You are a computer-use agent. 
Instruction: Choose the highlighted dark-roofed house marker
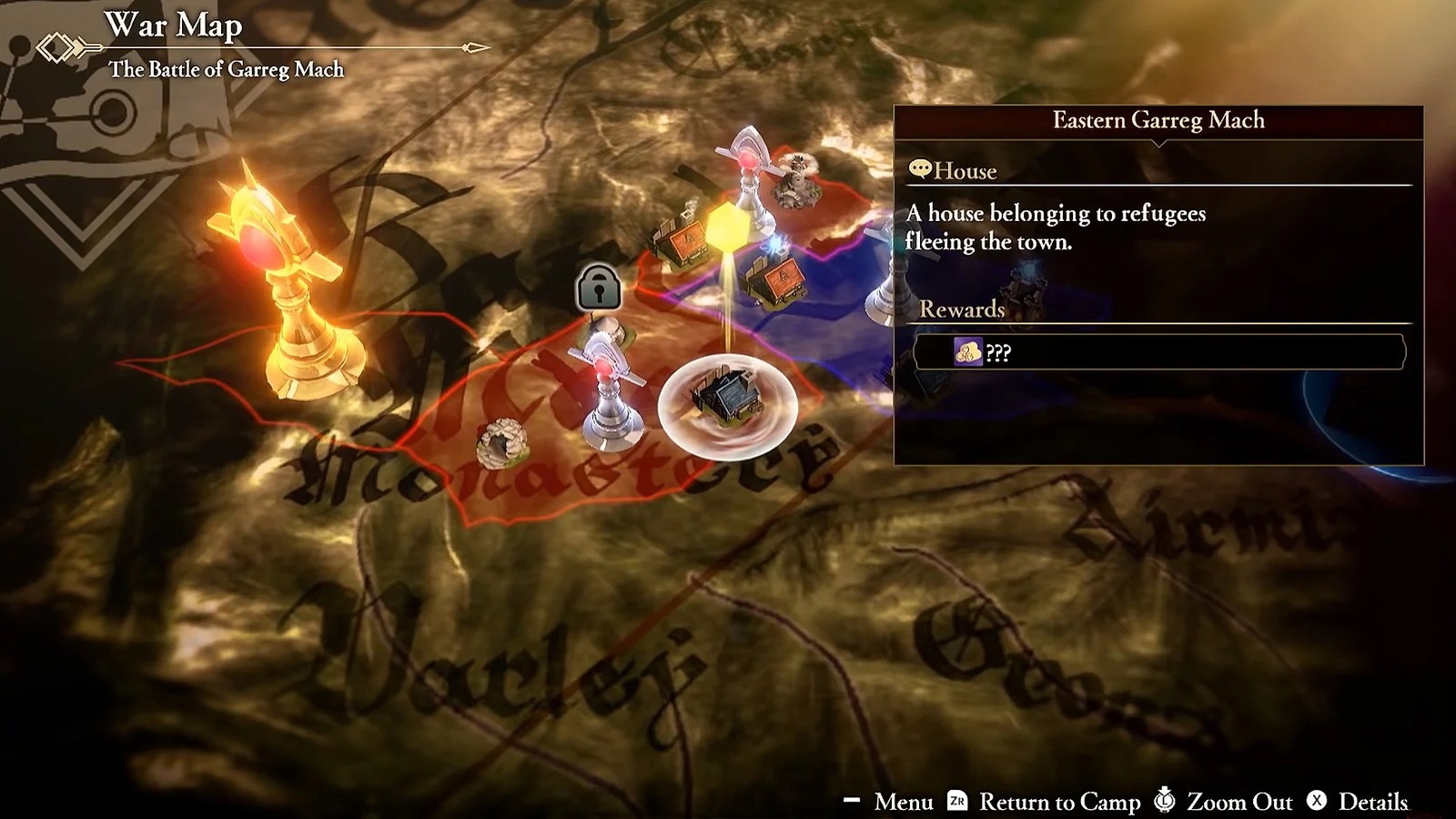coord(727,399)
